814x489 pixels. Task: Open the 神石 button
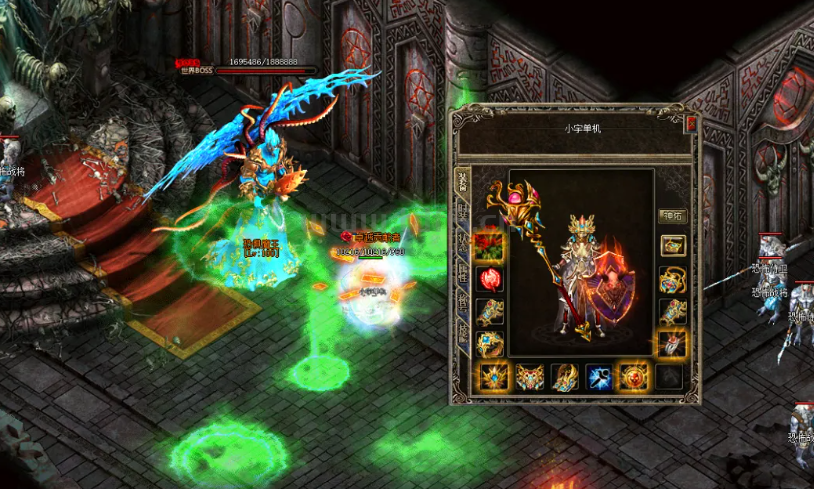coord(671,215)
